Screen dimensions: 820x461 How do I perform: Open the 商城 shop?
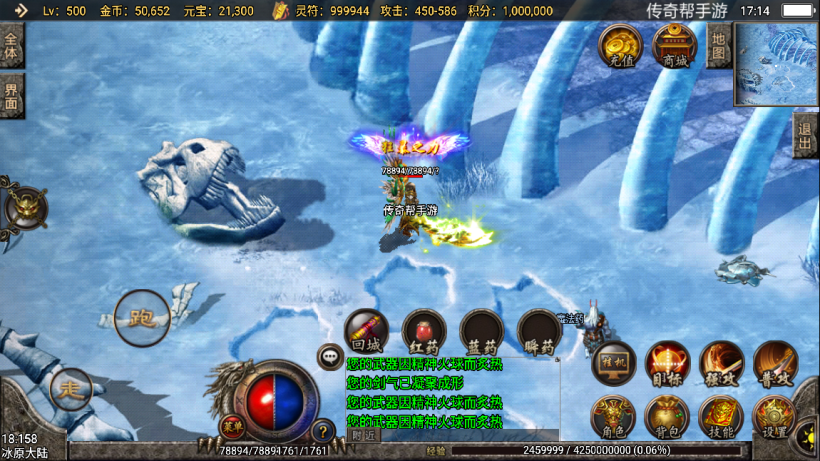click(x=675, y=46)
